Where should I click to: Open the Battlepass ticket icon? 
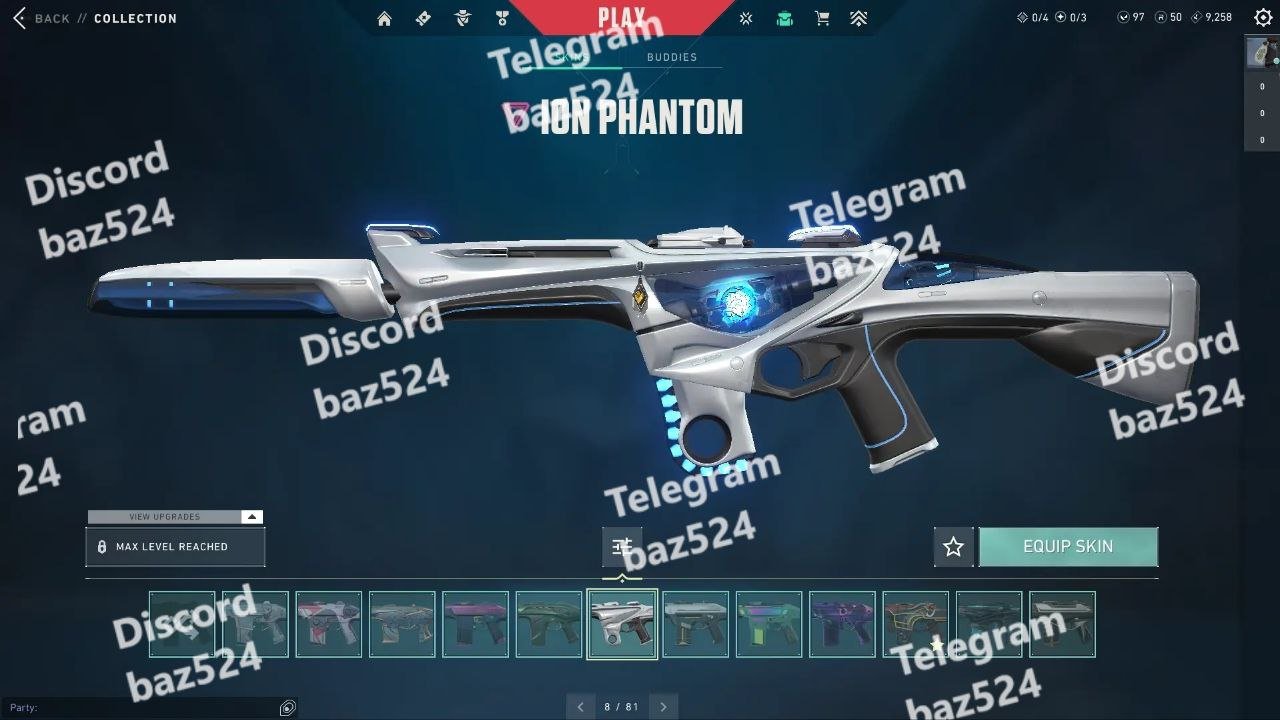423,18
